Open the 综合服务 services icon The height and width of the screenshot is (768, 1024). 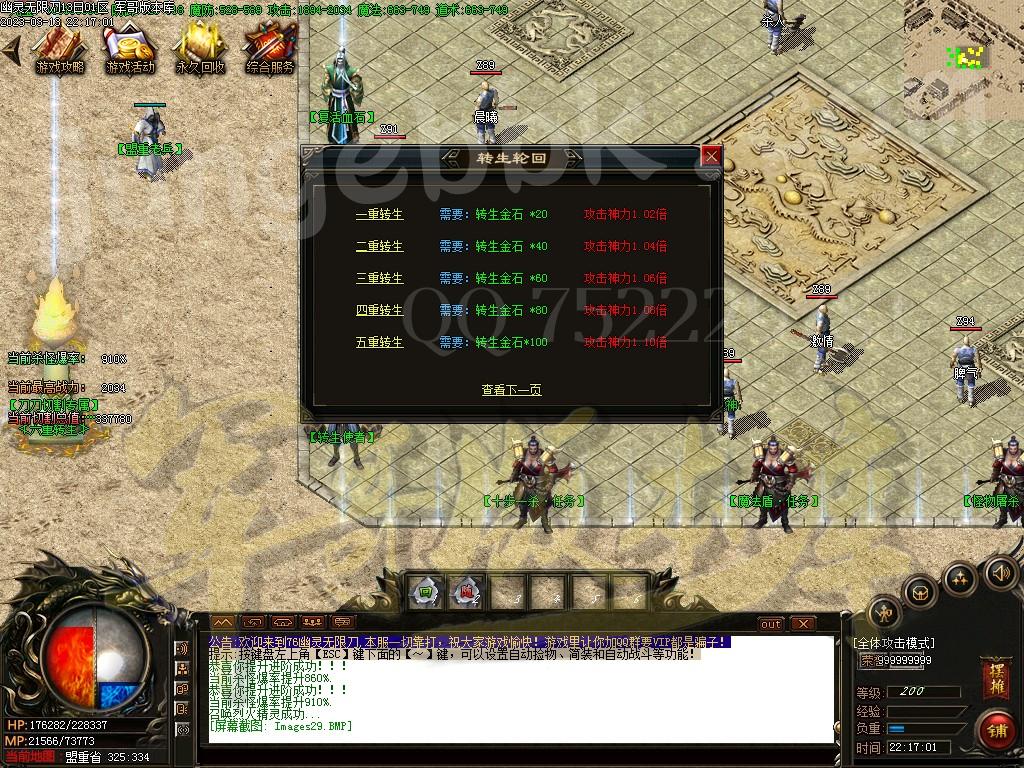pos(269,48)
